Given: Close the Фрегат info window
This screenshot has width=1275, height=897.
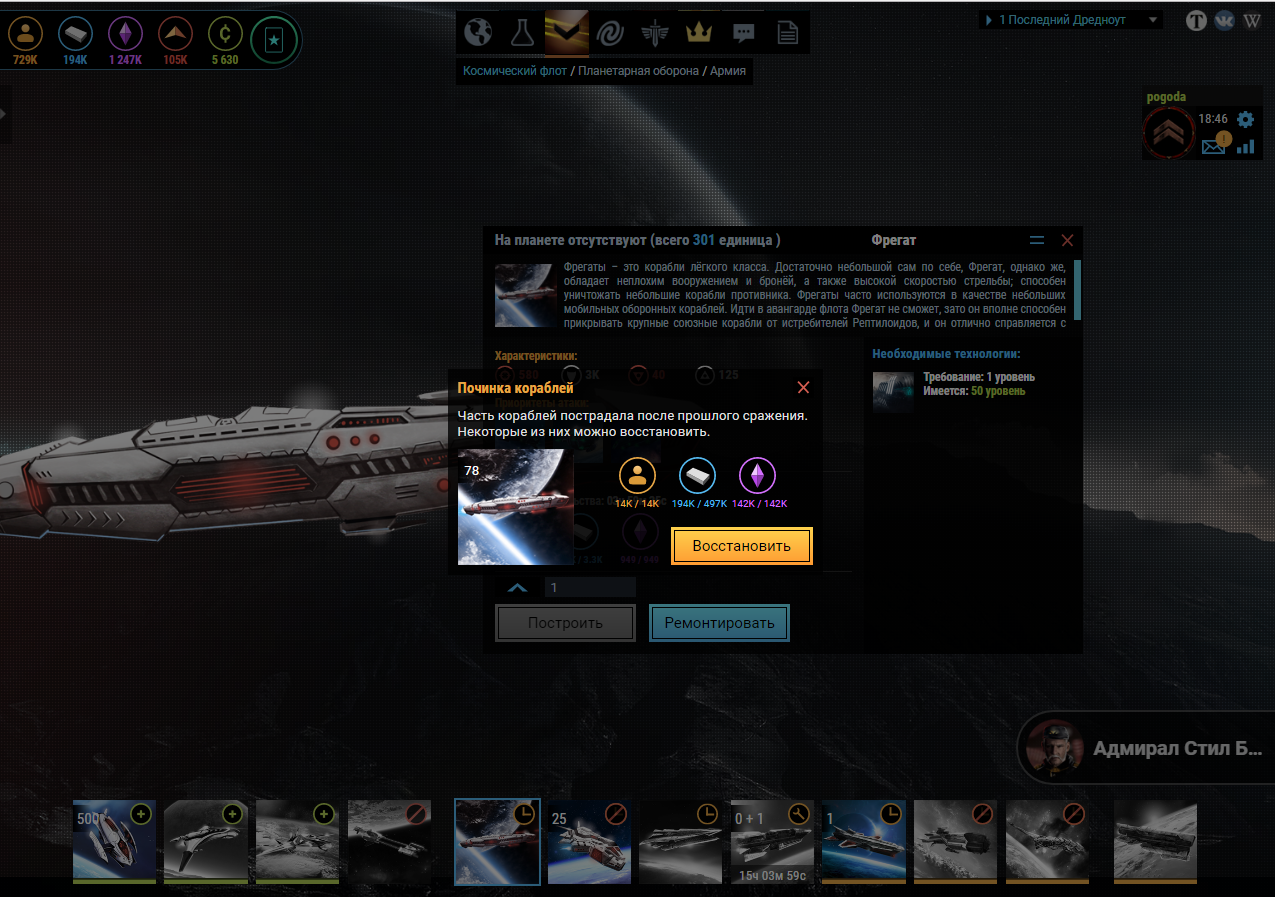Looking at the screenshot, I should pyautogui.click(x=1067, y=241).
